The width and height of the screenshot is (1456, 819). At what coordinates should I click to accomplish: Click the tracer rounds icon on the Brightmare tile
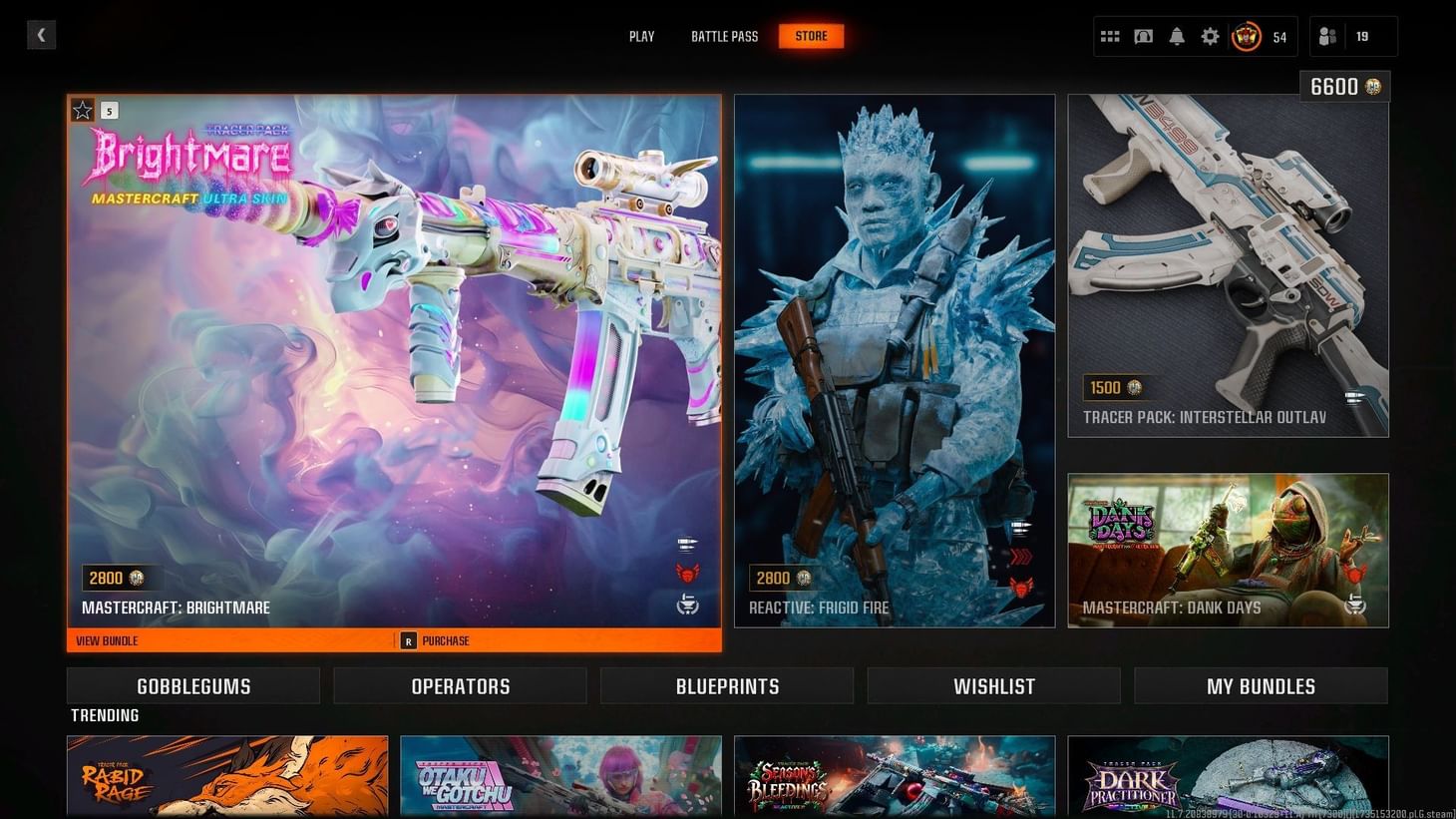pos(688,545)
